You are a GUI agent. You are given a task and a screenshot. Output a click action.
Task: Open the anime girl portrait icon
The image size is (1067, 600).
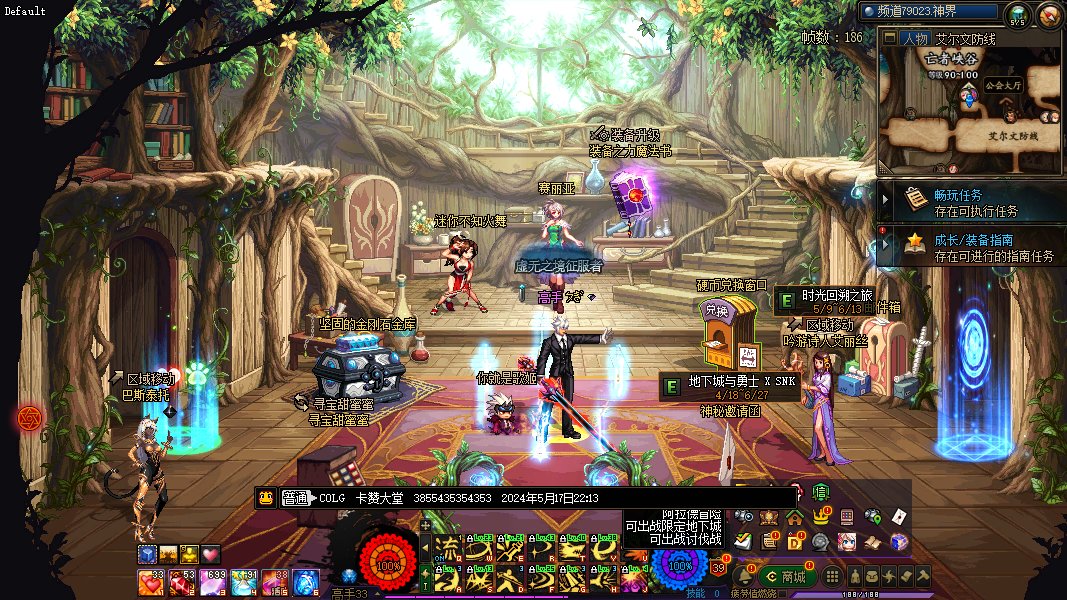tap(847, 542)
